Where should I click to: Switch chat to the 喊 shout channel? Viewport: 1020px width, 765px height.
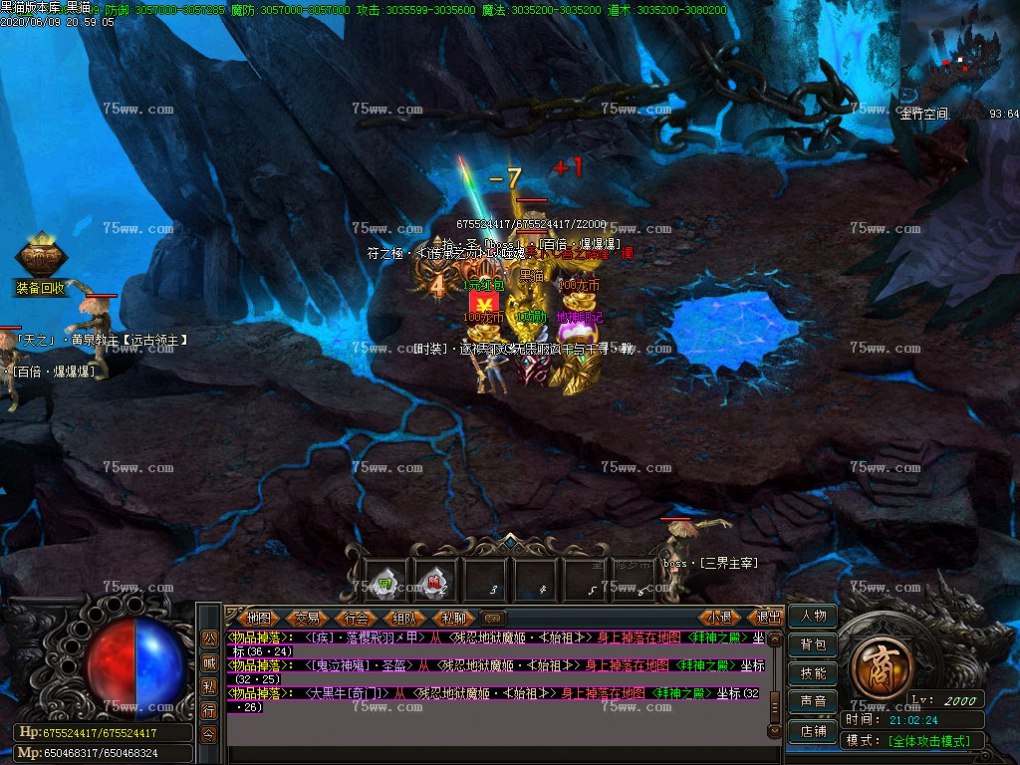(209, 662)
